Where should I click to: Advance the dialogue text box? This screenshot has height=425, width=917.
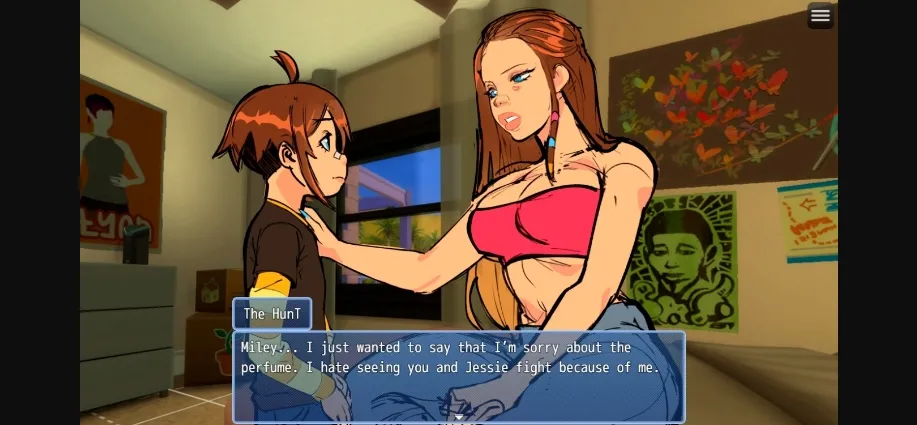pyautogui.click(x=459, y=376)
